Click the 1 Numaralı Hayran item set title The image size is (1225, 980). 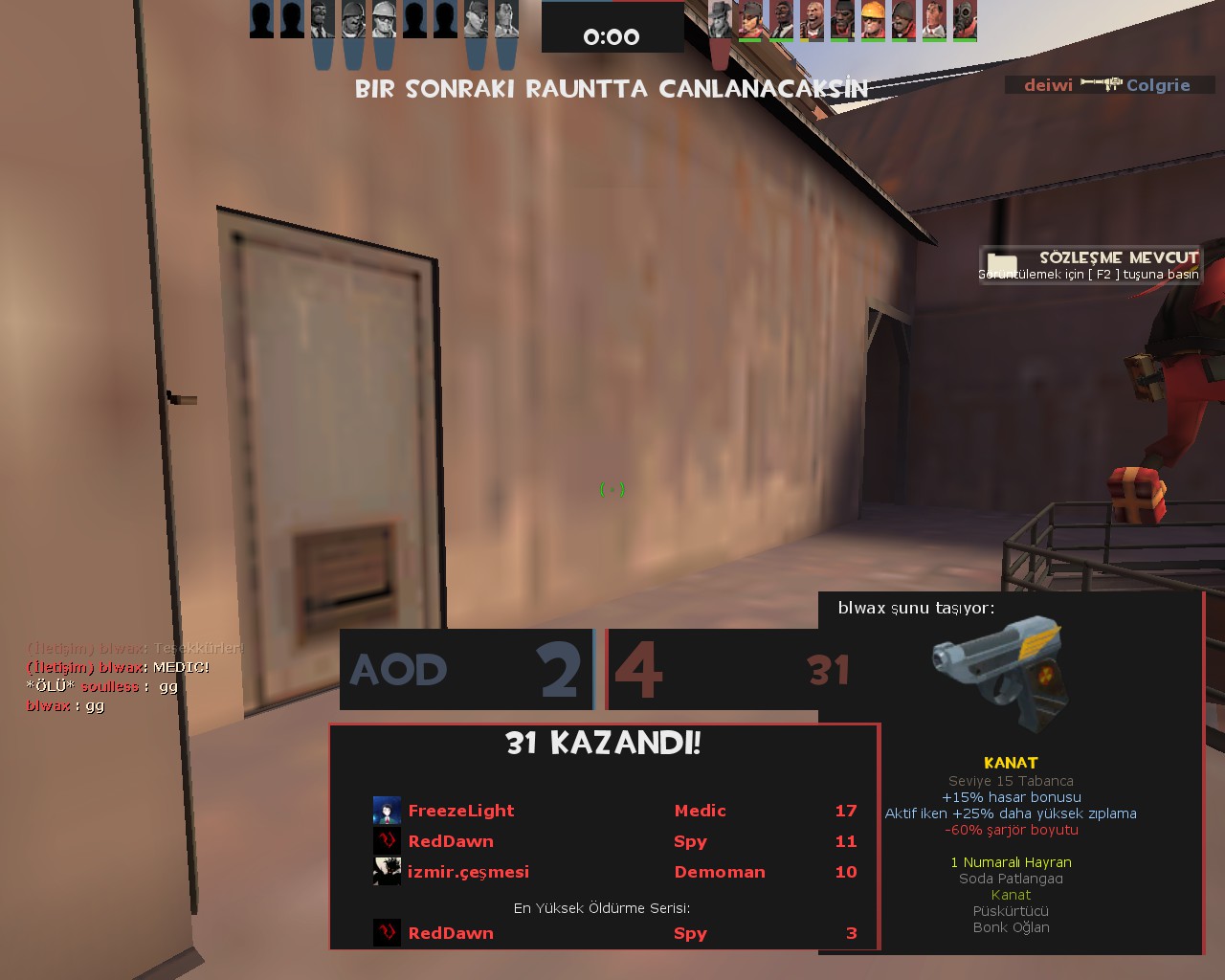[1011, 862]
